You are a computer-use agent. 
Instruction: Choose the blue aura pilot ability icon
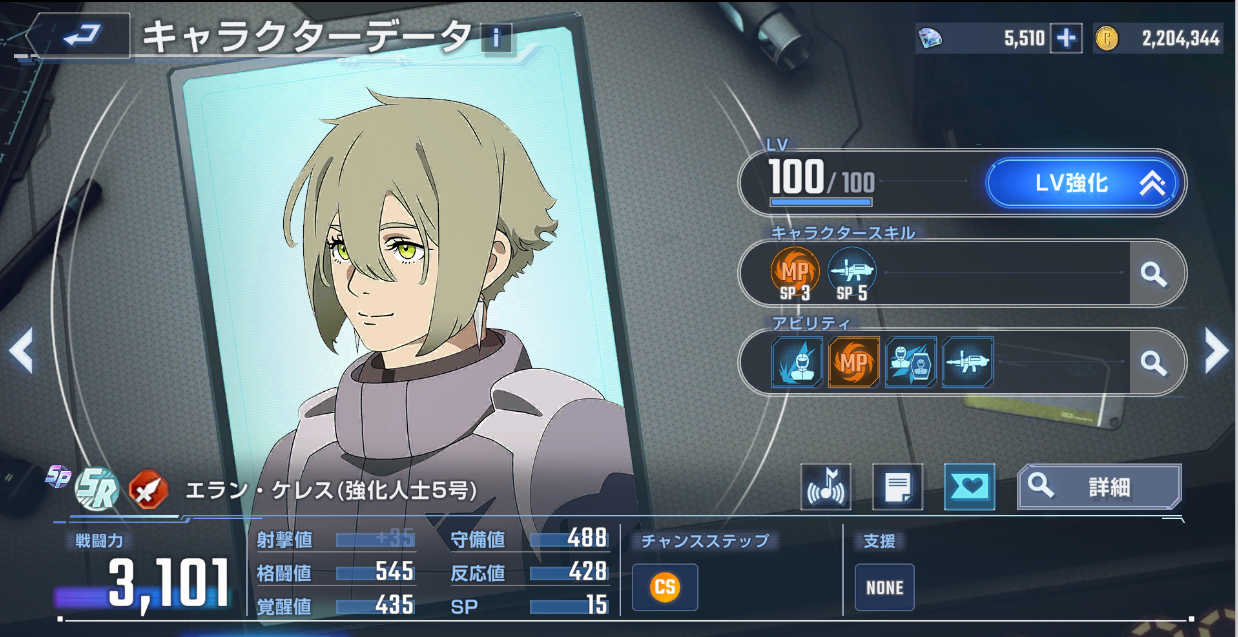(797, 362)
